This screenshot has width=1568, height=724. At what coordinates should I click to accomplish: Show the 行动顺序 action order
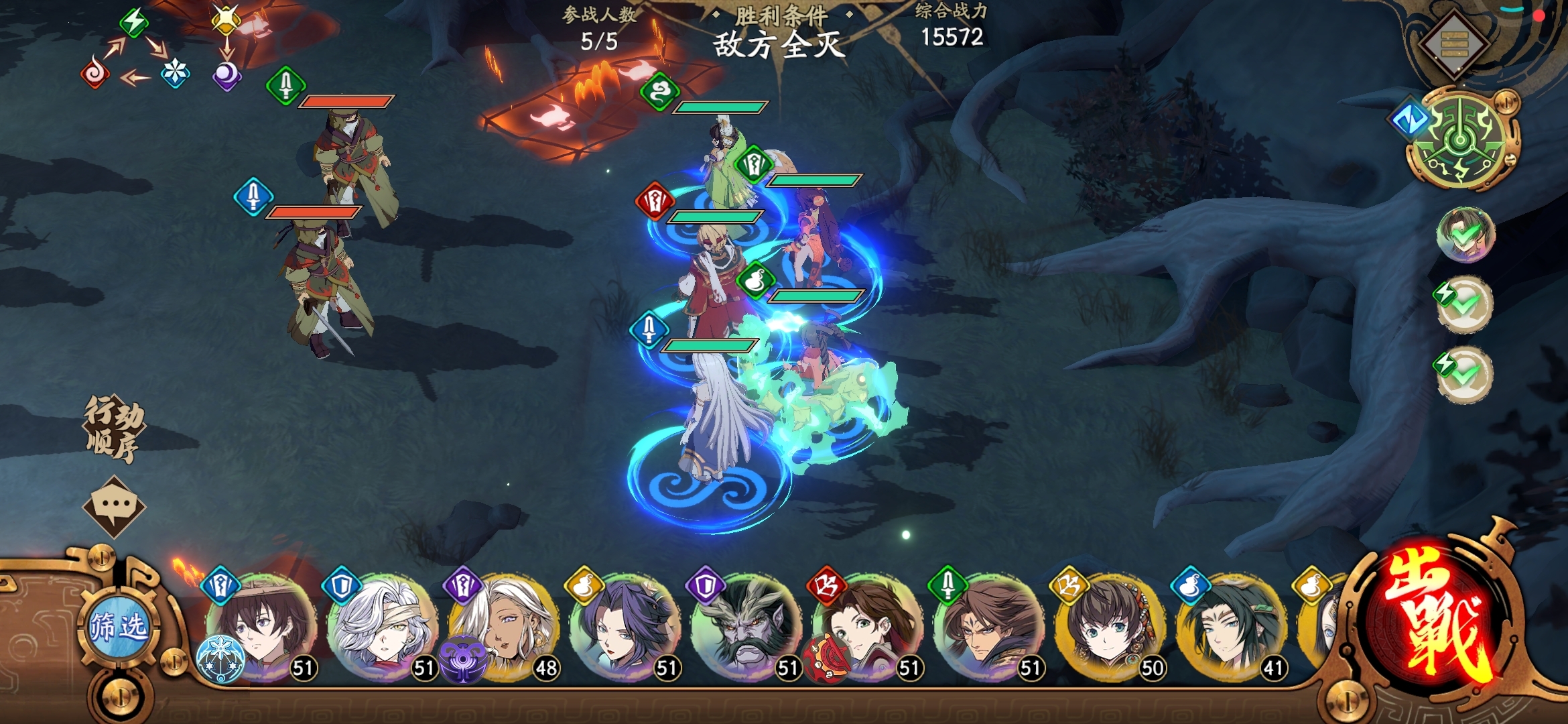[x=114, y=429]
